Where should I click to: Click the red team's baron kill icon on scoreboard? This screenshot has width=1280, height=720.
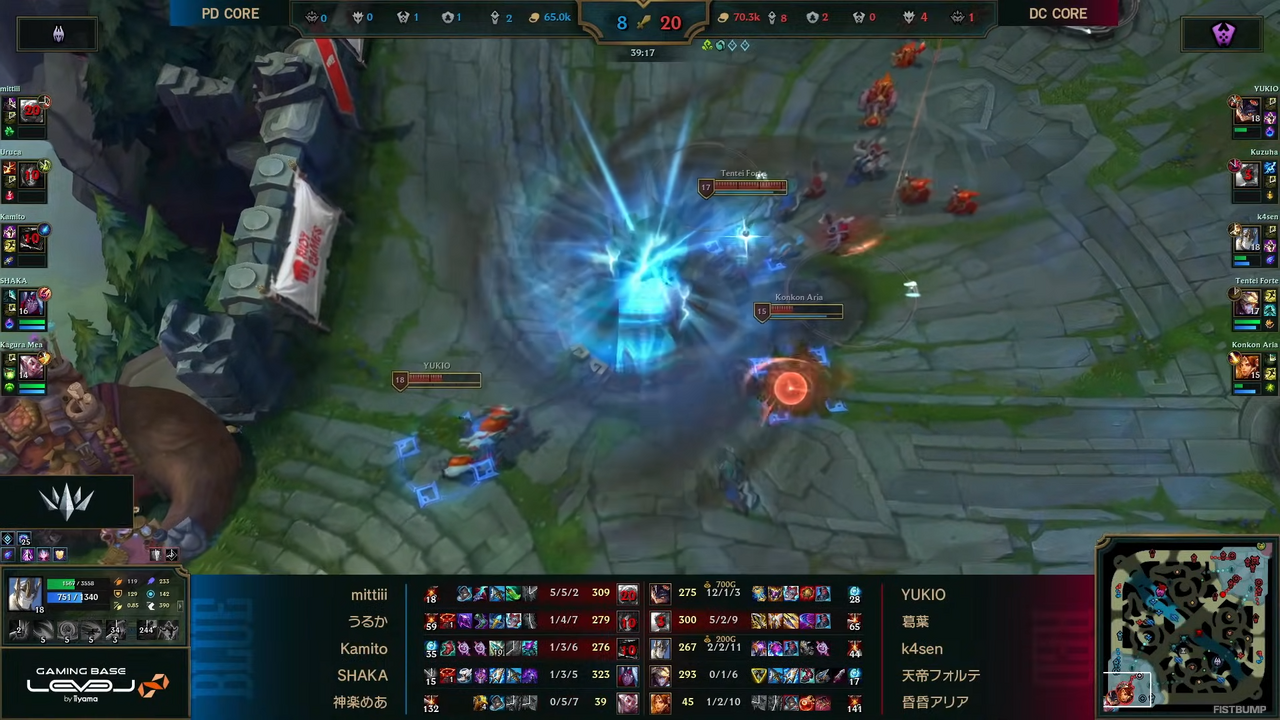tap(958, 17)
